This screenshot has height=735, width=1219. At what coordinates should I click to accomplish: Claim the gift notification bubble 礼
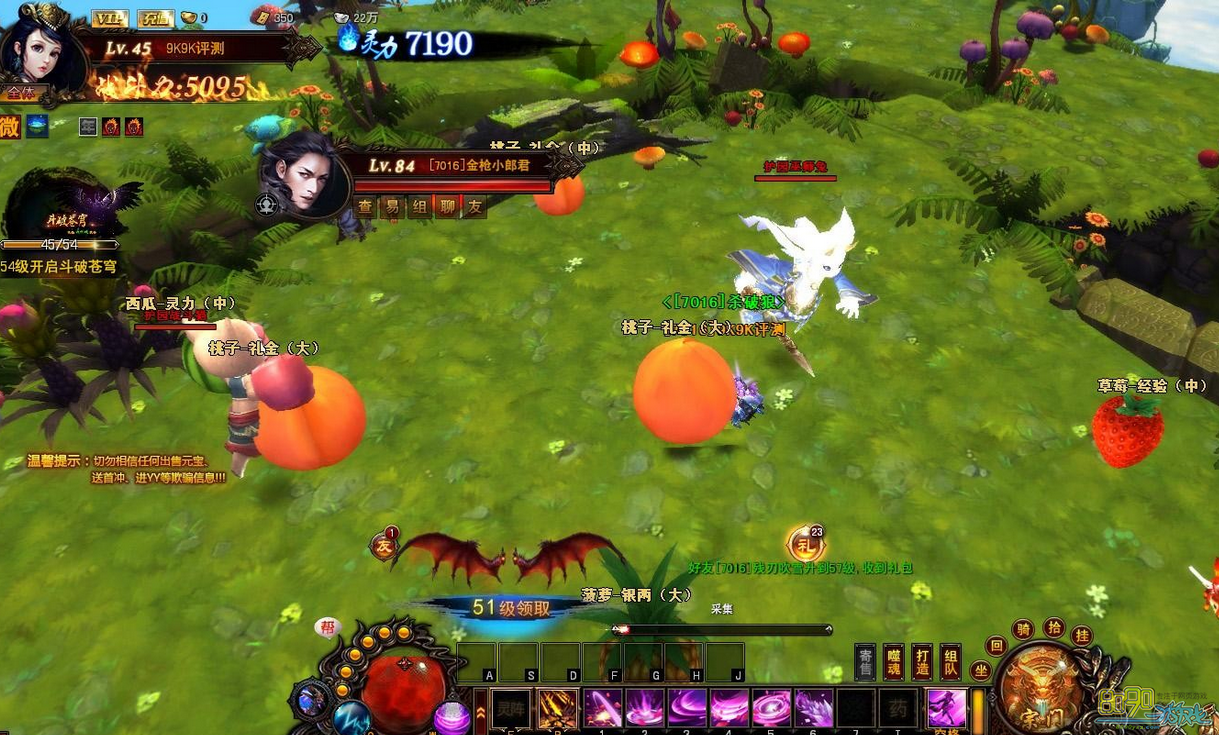pyautogui.click(x=804, y=544)
